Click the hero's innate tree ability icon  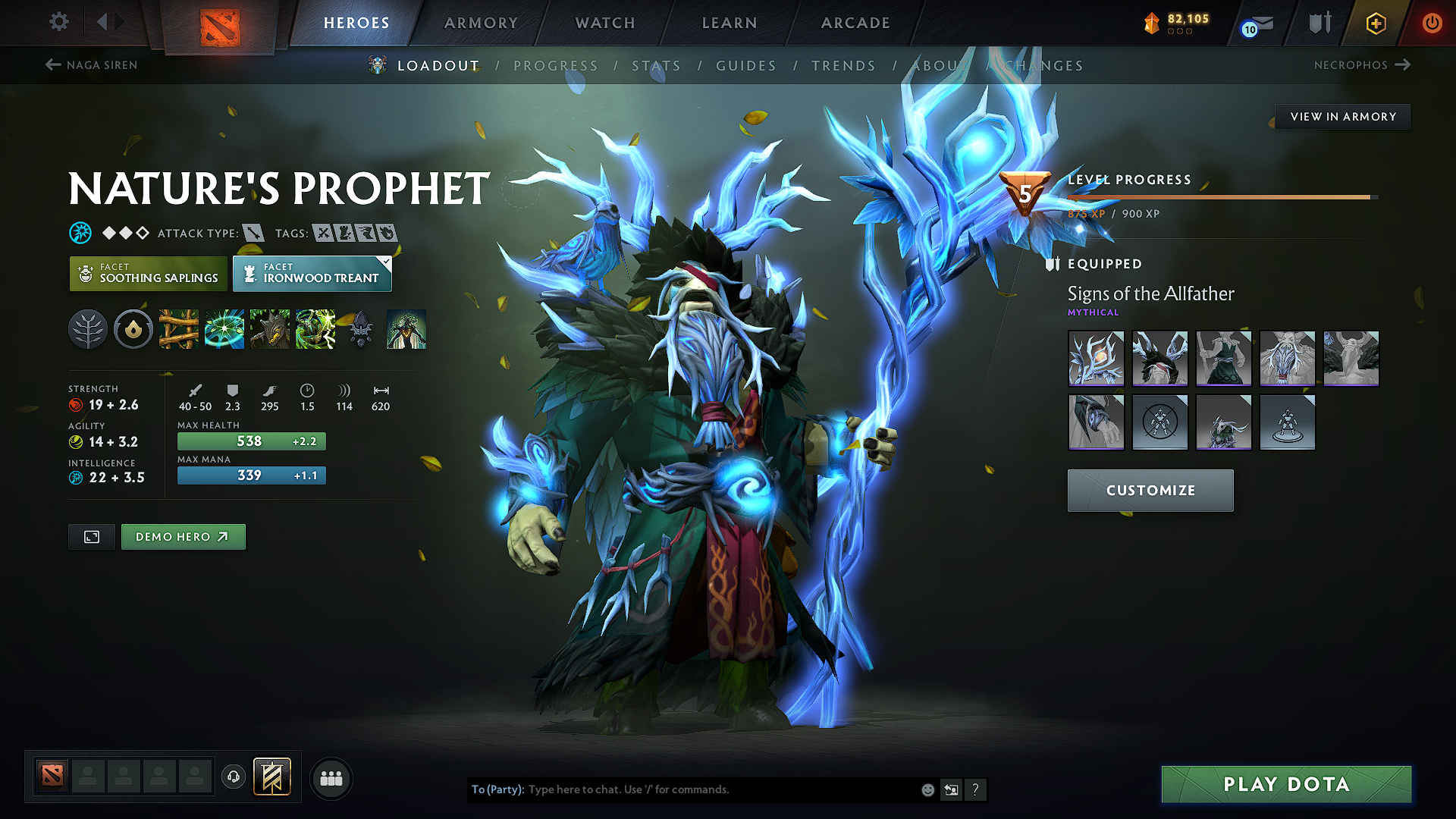point(88,329)
